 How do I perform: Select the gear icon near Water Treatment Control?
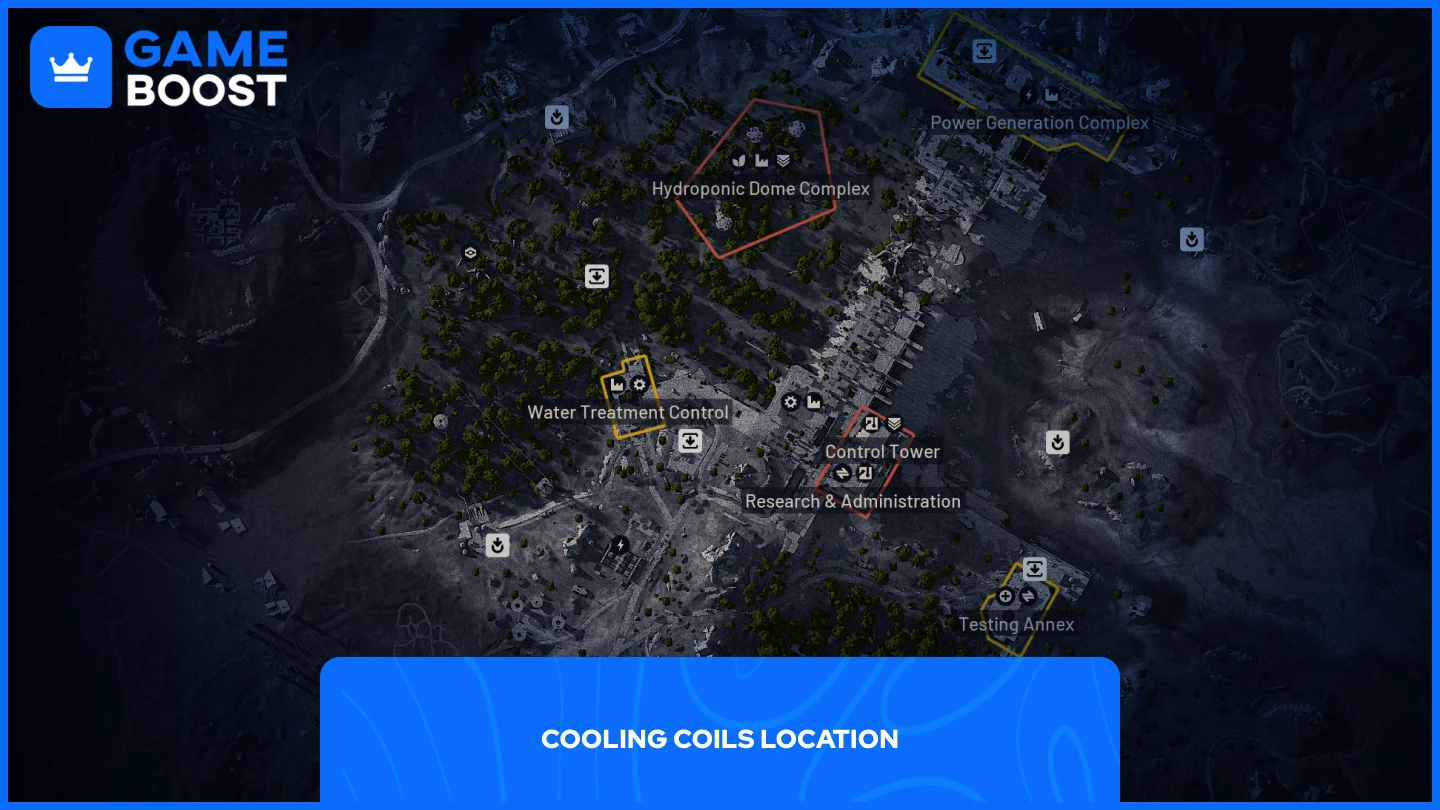[639, 384]
